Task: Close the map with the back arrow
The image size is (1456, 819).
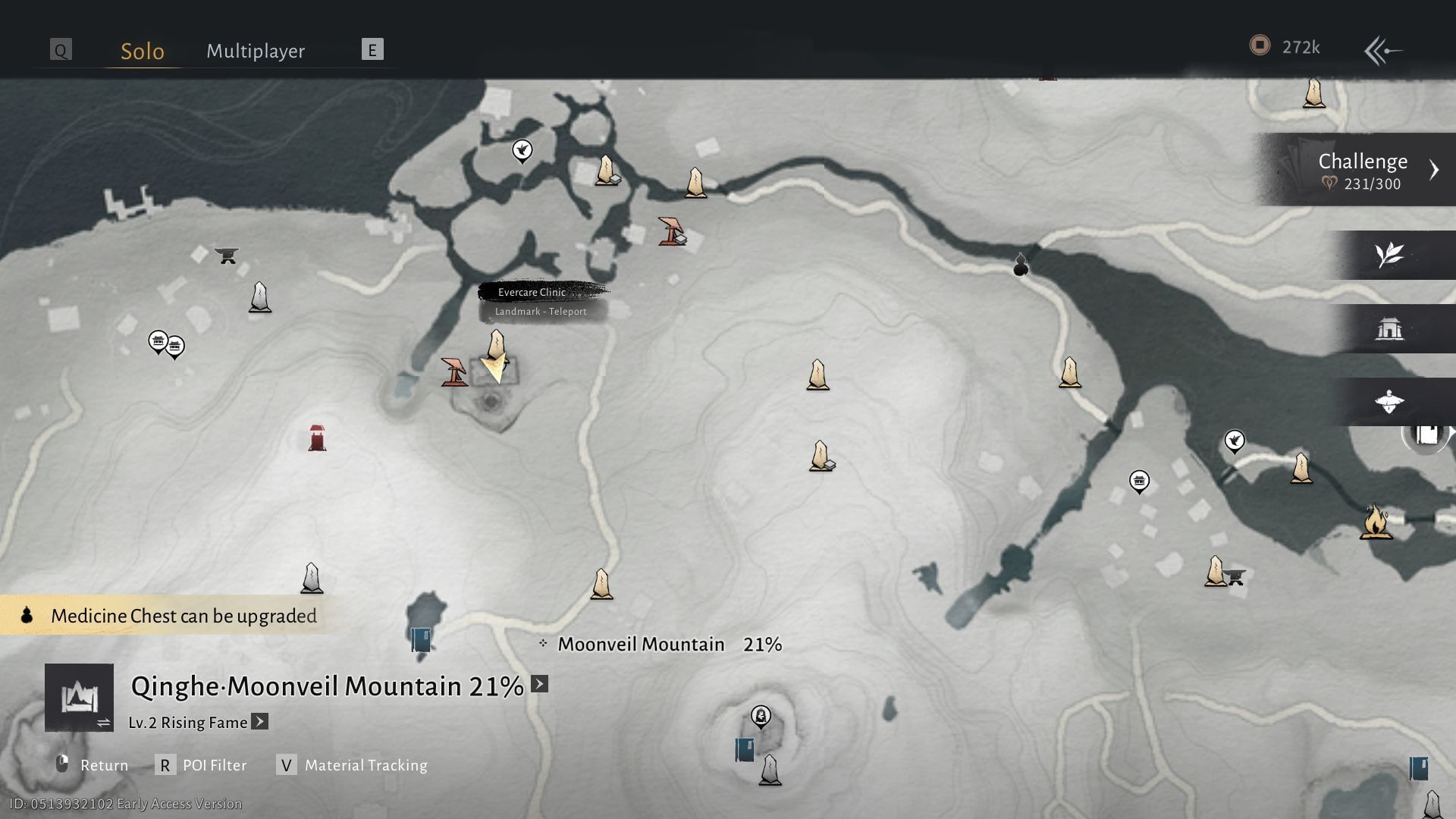Action: [1382, 51]
